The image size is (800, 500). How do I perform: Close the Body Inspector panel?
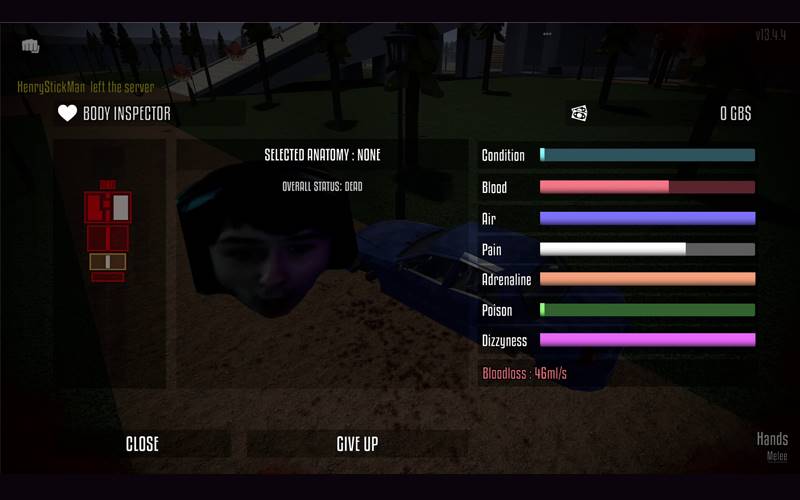click(142, 444)
